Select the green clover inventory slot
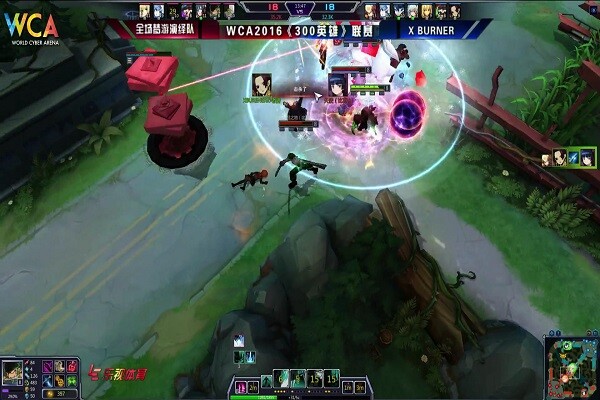 71,381
